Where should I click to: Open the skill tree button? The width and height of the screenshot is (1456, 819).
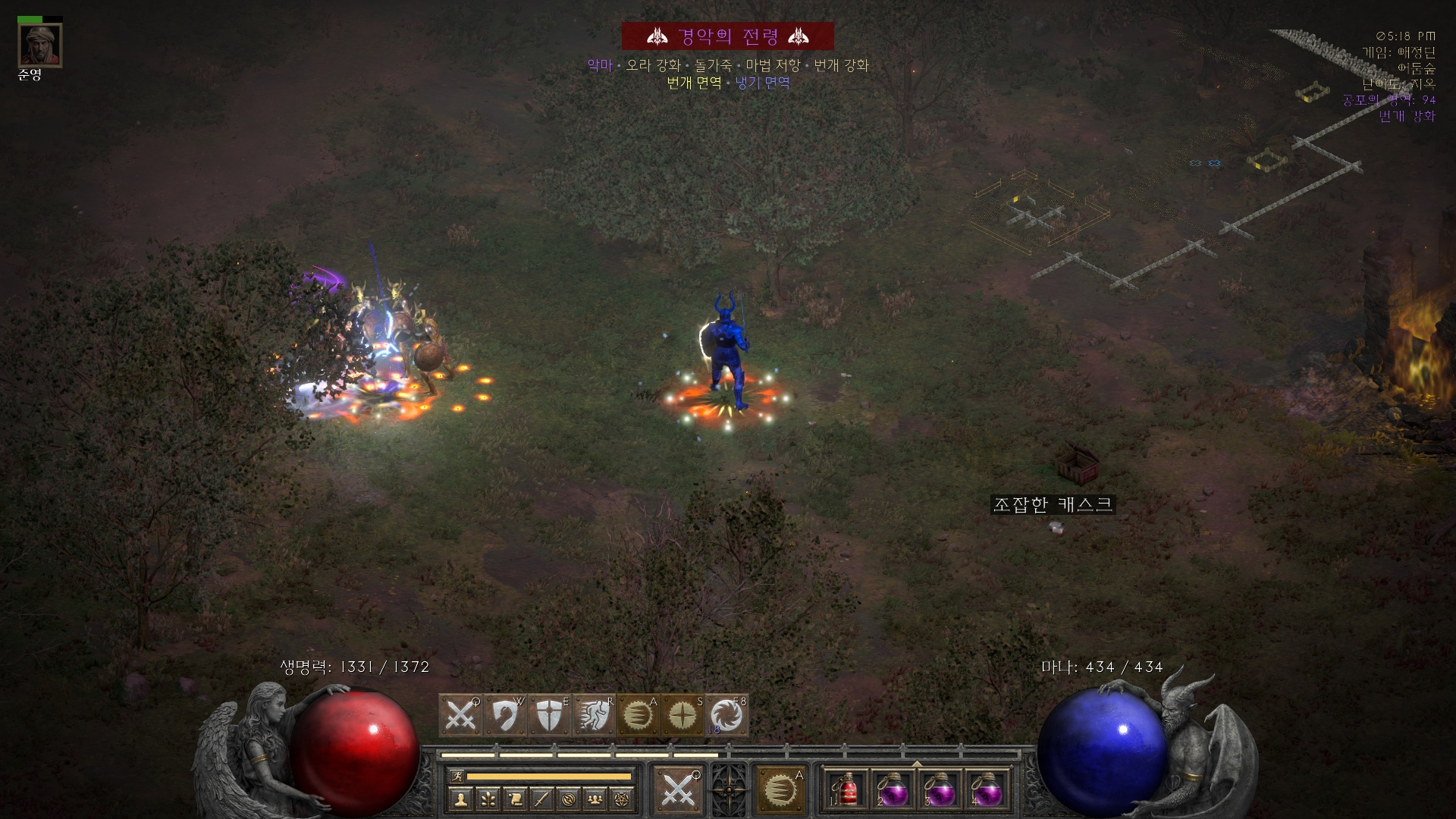click(x=488, y=799)
